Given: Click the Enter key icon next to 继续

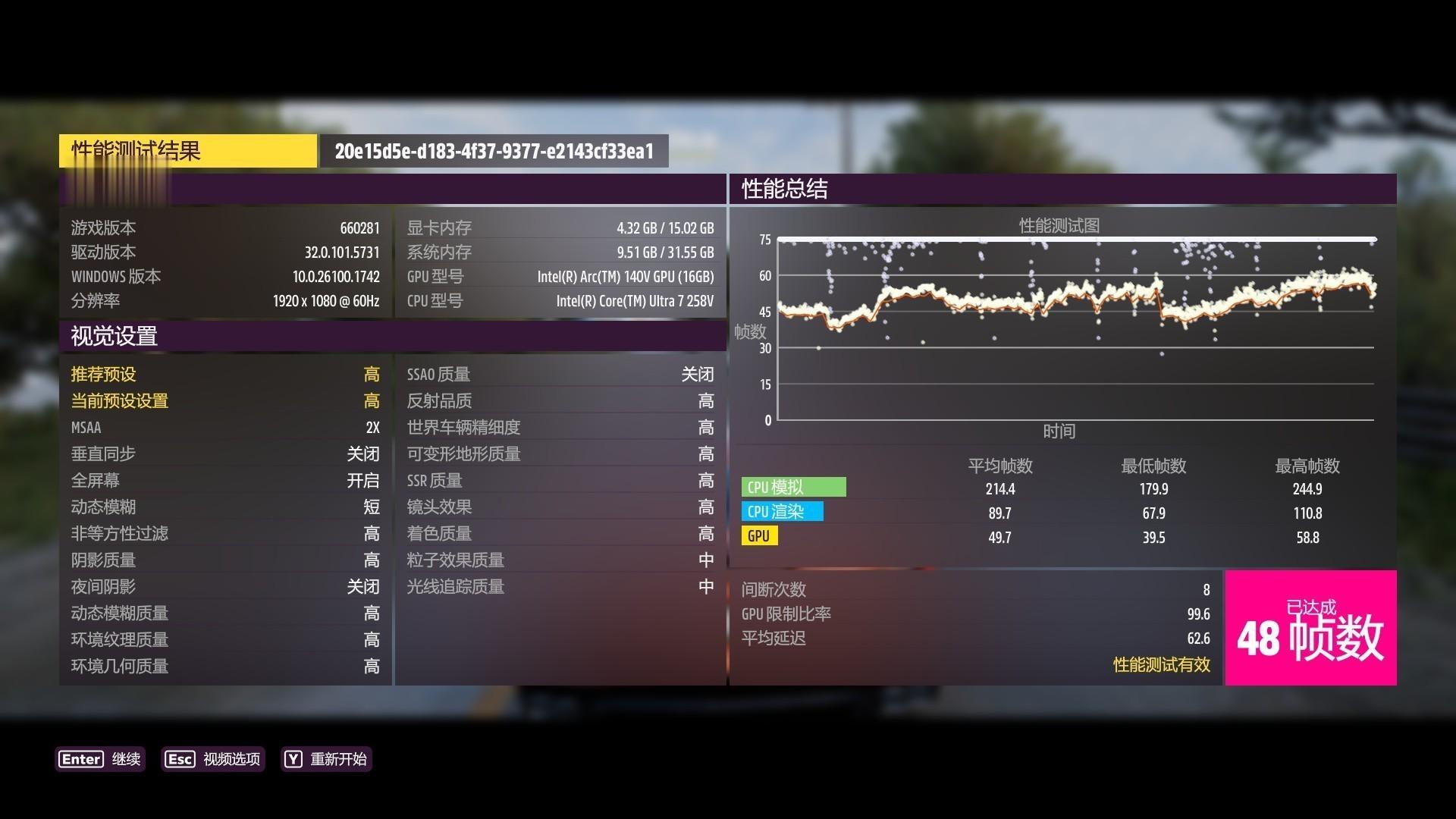Looking at the screenshot, I should coord(80,759).
